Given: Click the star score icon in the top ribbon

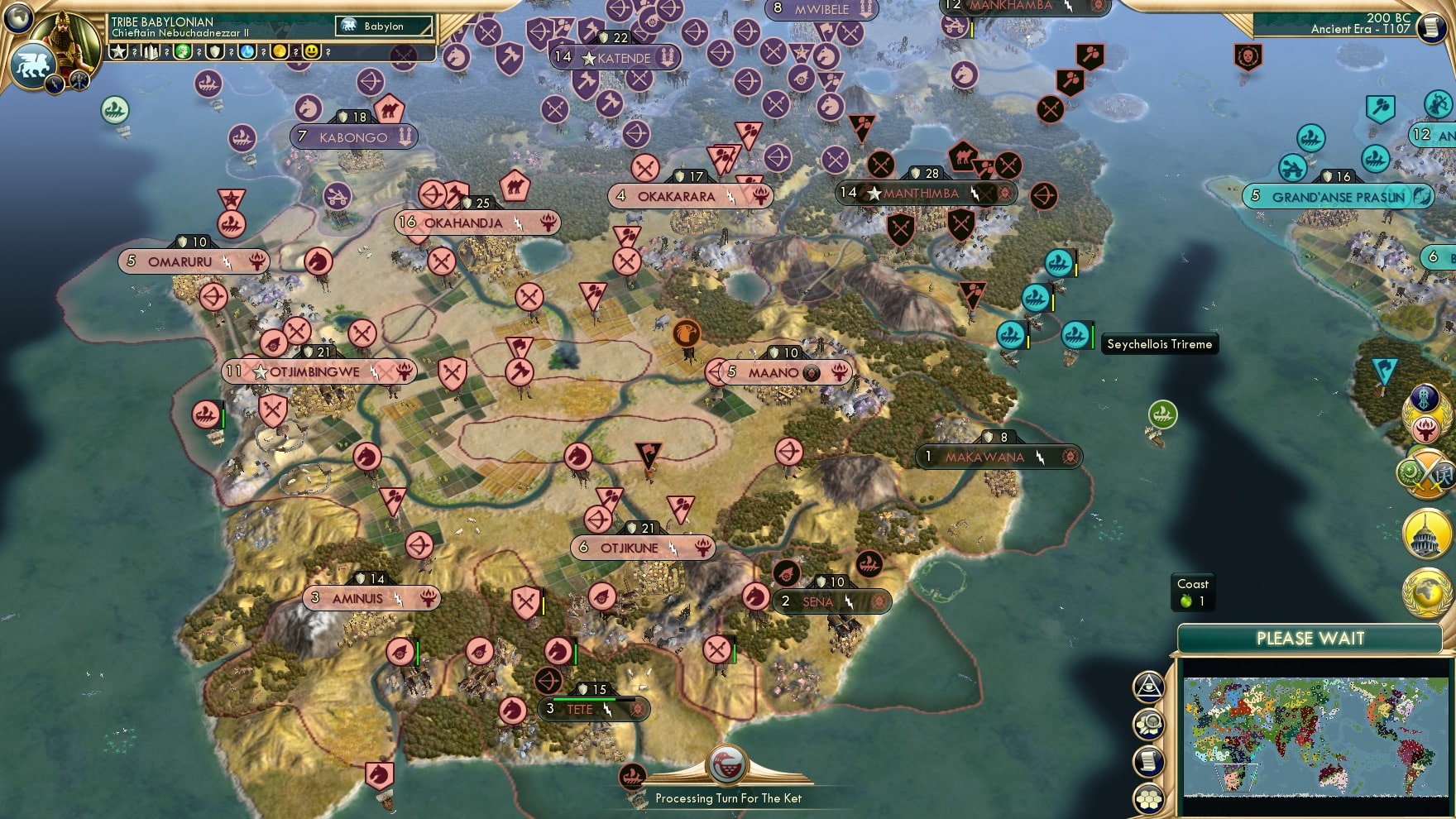Looking at the screenshot, I should point(117,52).
